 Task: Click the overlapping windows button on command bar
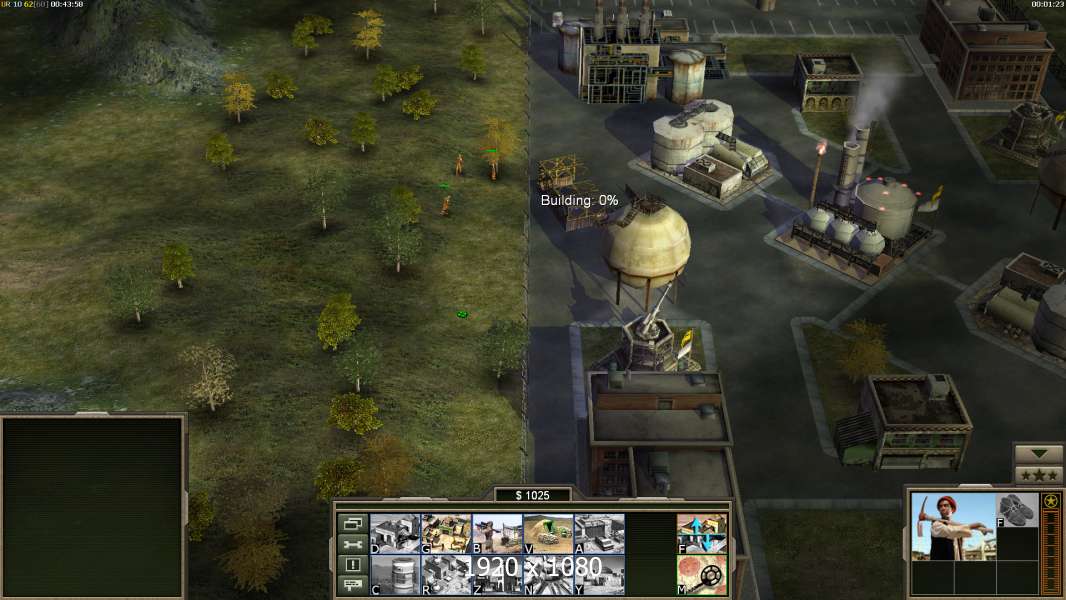coord(352,523)
